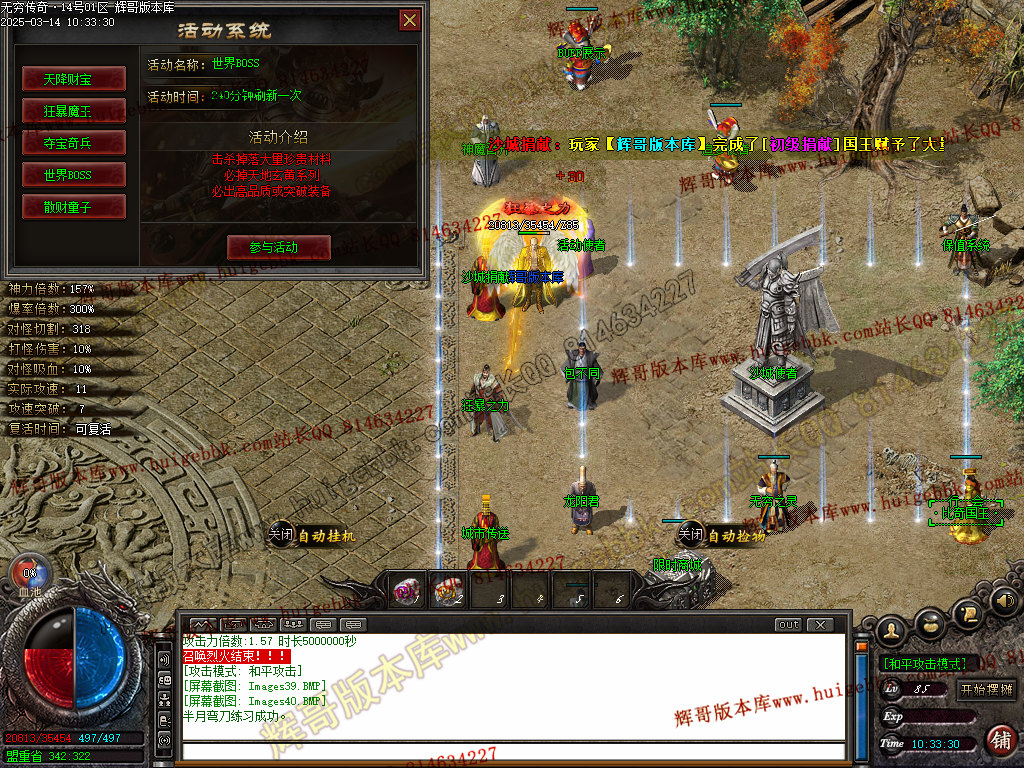Click the chat text input box
Image resolution: width=1024 pixels, height=768 pixels.
pos(510,750)
